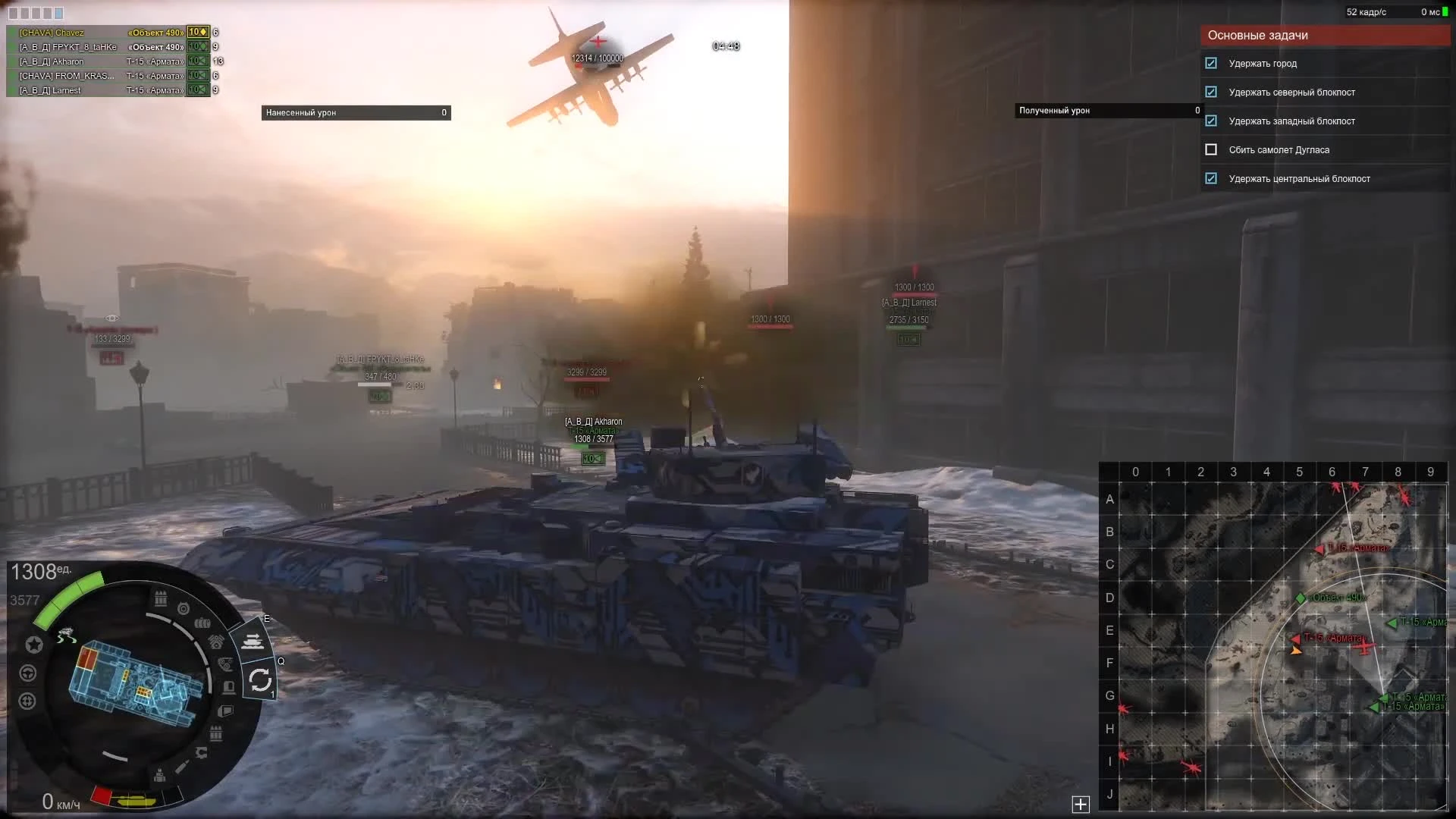This screenshot has height=819, width=1456.
Task: Select the smoke screen ability bound to E
Action: [x=254, y=641]
